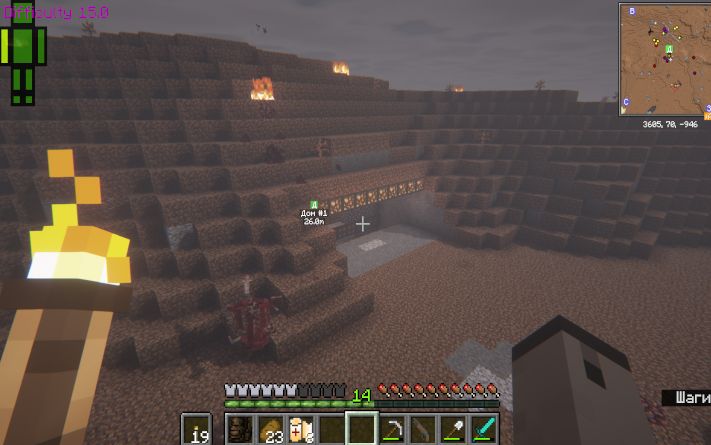Choose the hotbar stack of 23 items
Image resolution: width=711 pixels, height=445 pixels.
271,429
